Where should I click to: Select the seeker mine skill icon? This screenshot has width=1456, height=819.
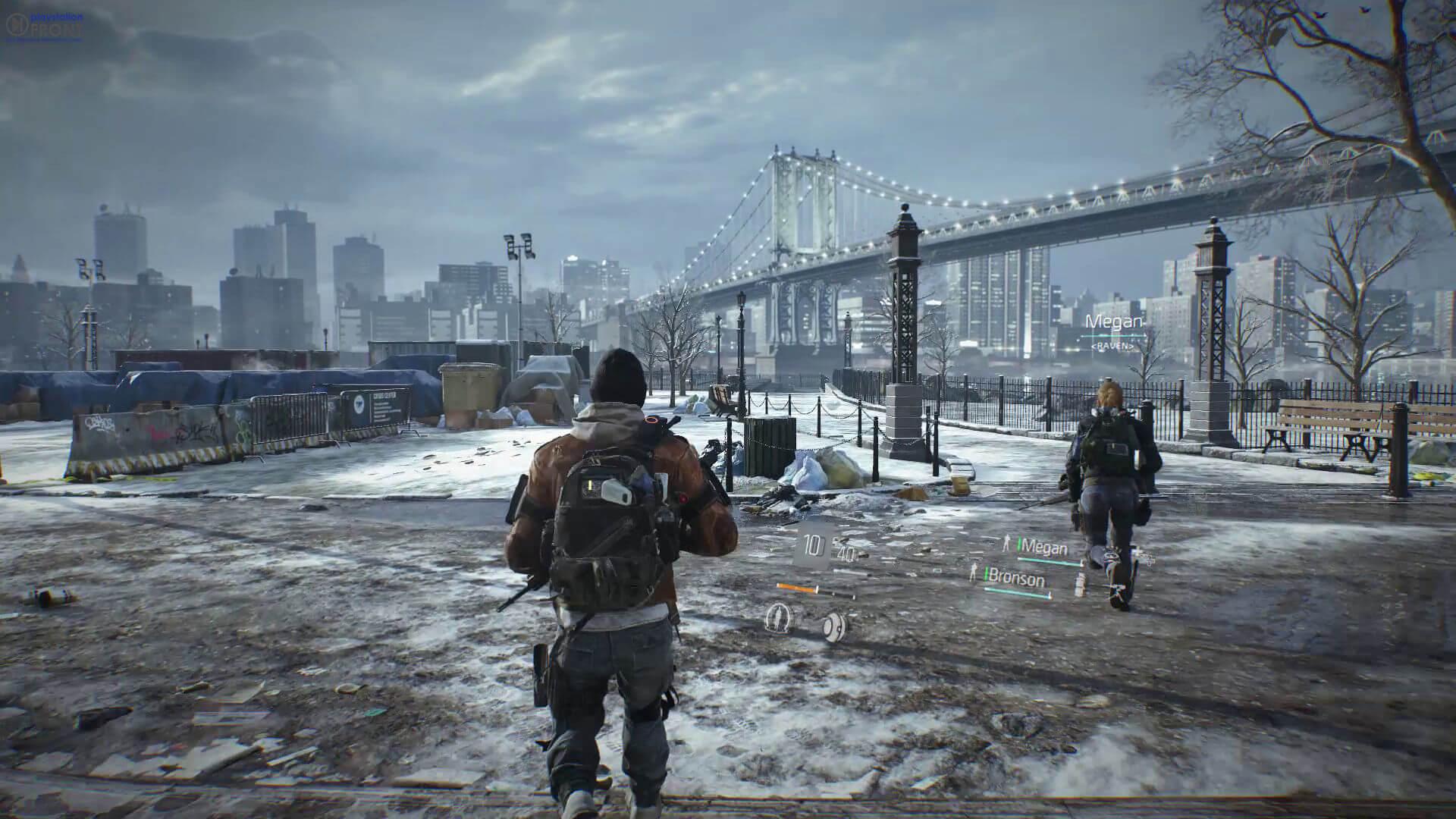tap(834, 626)
